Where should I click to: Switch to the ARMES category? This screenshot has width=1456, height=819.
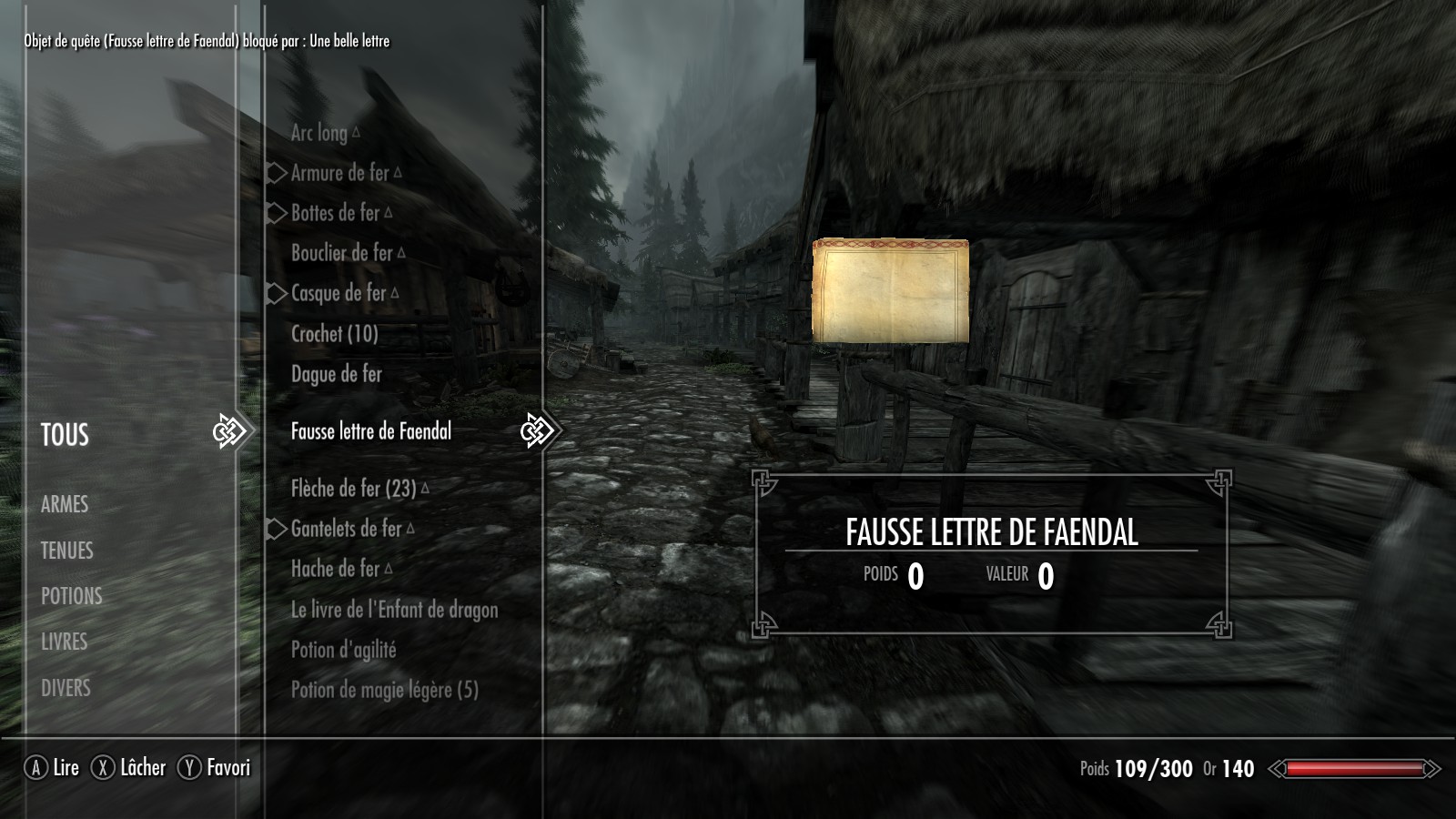pyautogui.click(x=65, y=504)
